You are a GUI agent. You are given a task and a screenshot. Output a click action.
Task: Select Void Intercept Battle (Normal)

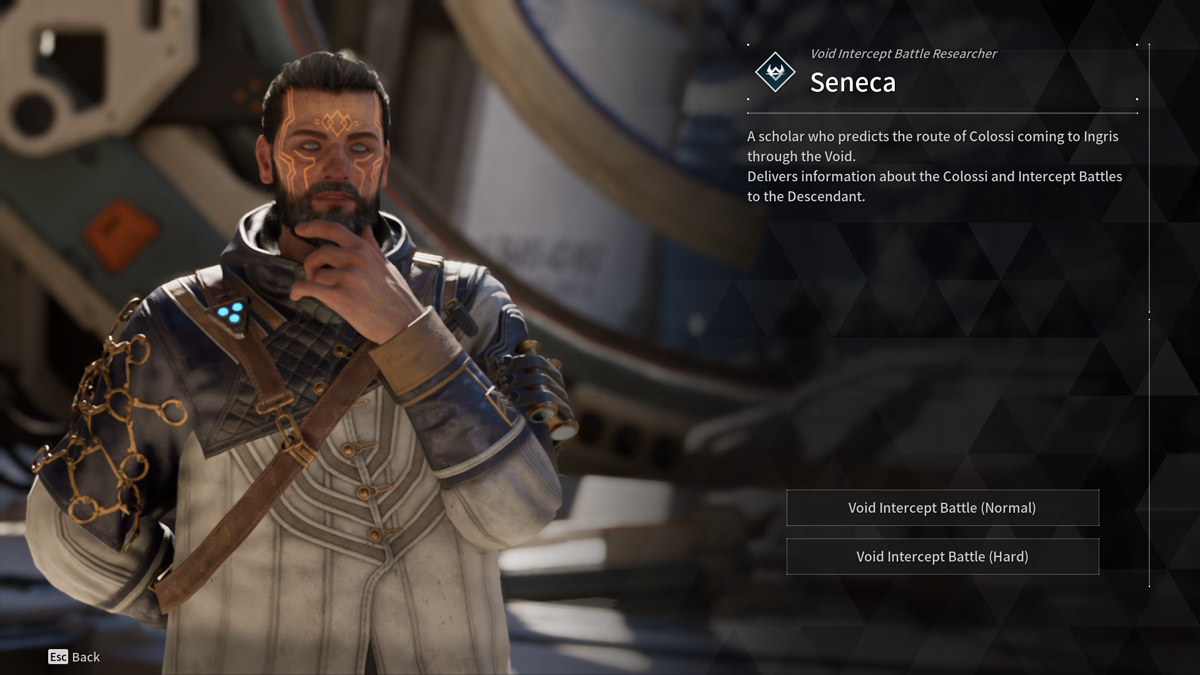942,508
